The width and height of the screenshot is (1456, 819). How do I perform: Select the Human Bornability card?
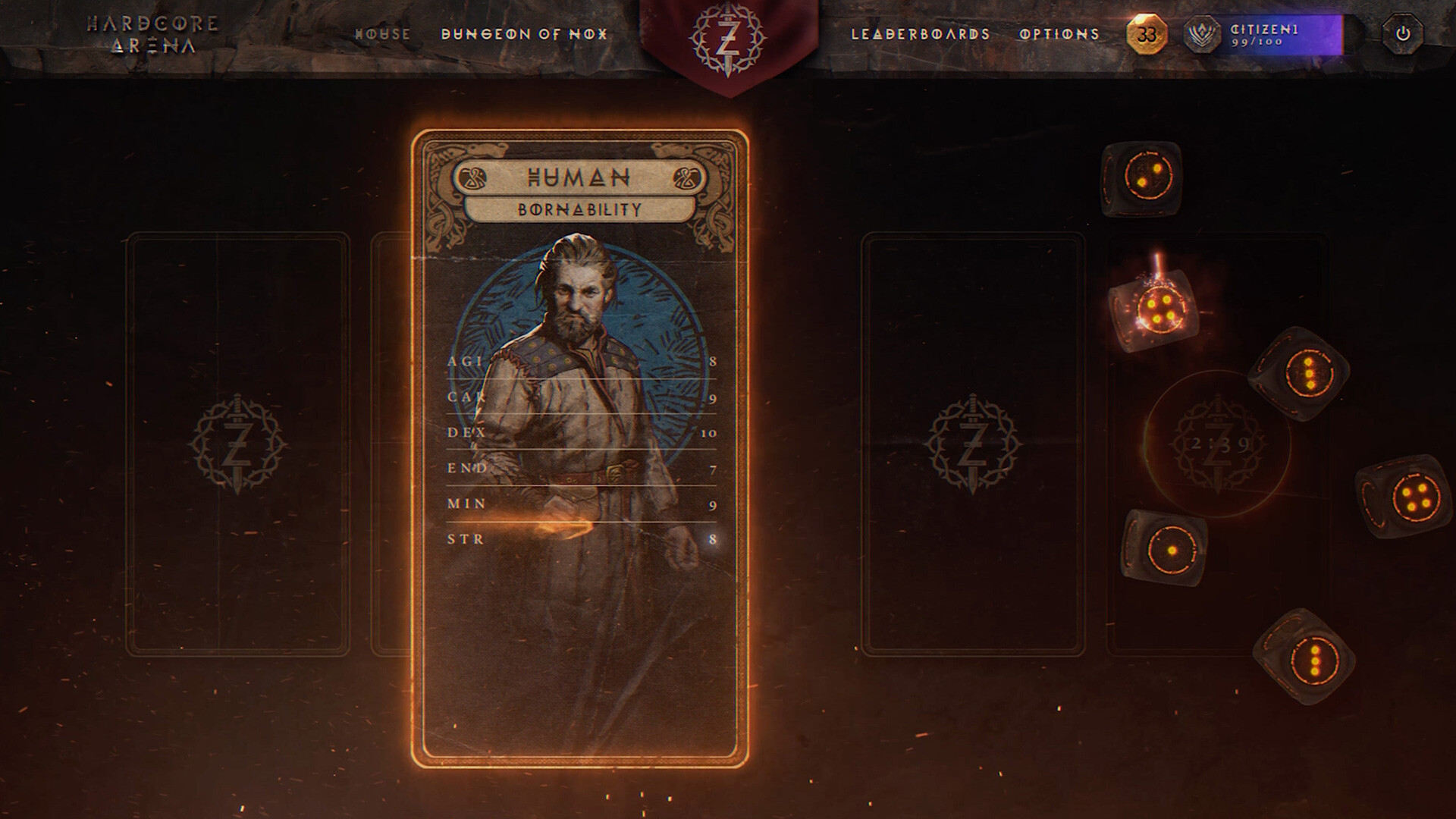click(x=580, y=447)
